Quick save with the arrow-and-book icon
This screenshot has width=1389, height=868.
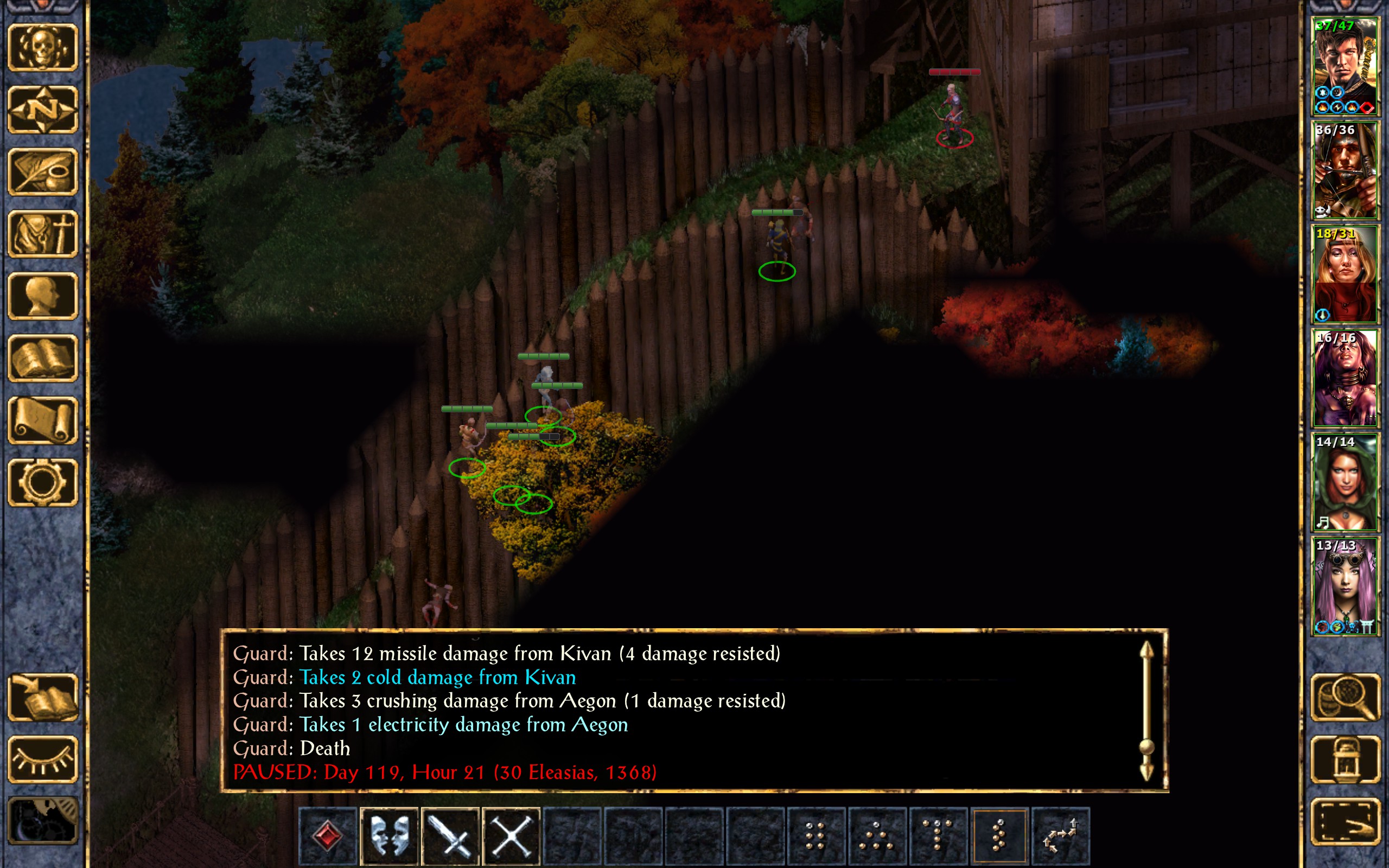(43, 698)
